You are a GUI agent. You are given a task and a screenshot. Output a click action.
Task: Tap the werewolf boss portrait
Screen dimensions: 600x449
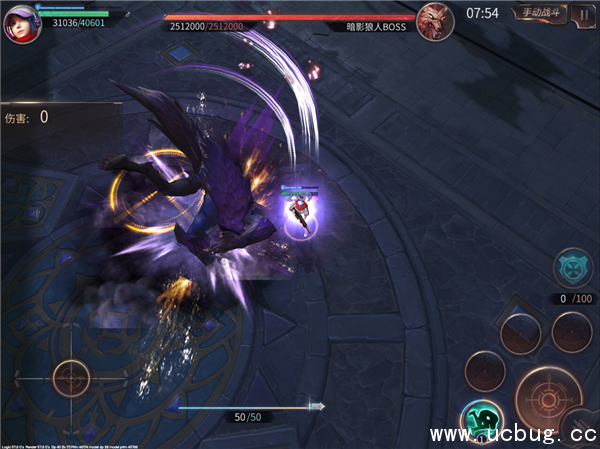434,20
